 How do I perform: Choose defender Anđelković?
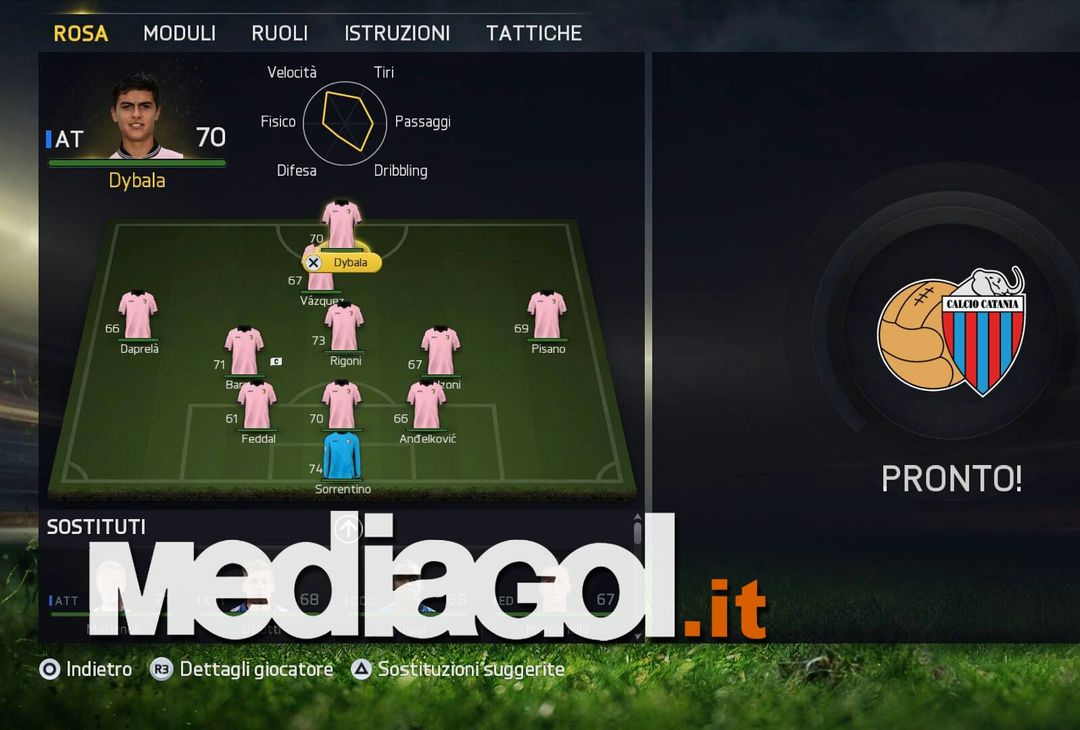427,405
